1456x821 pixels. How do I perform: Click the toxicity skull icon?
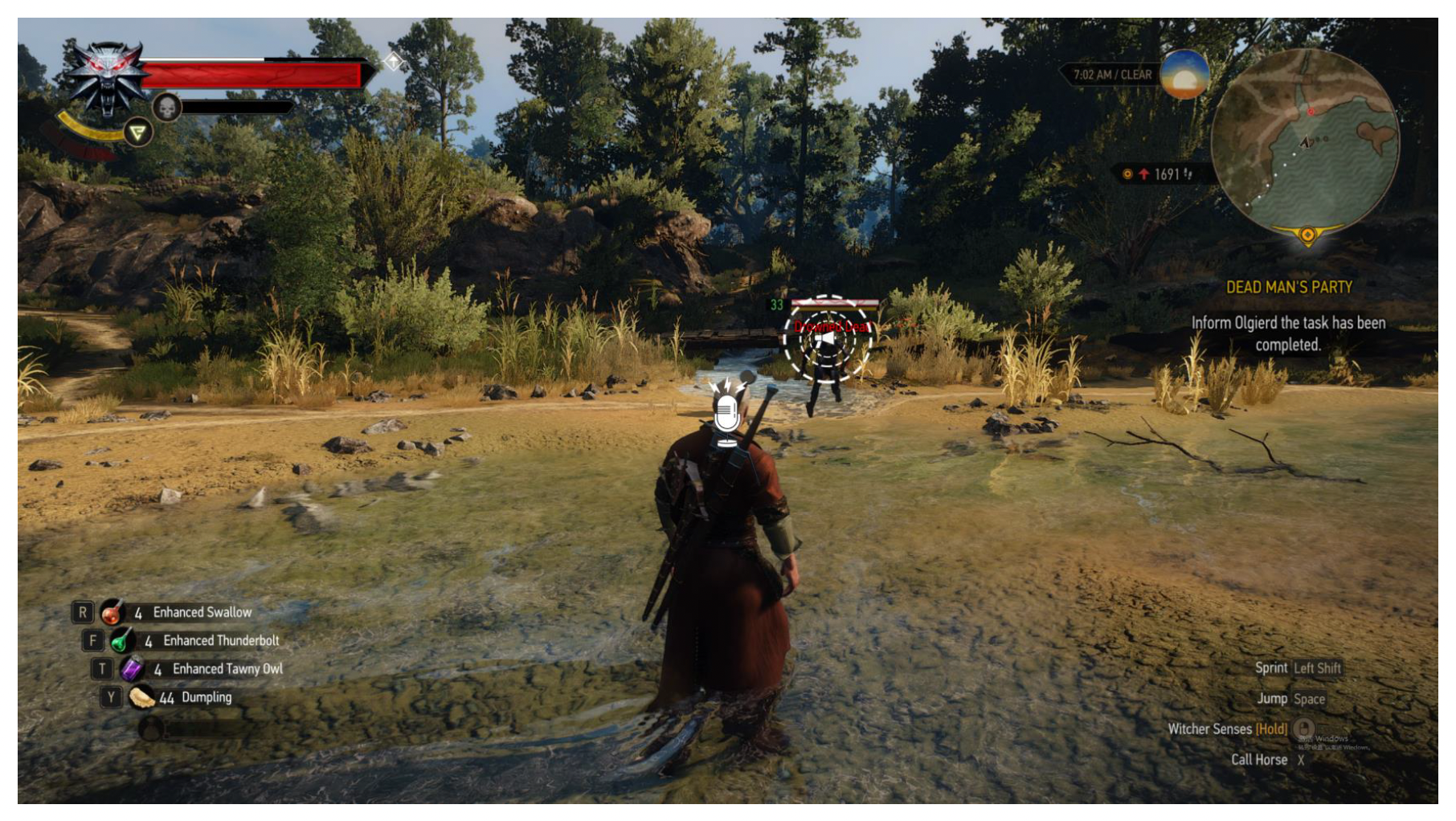[167, 107]
